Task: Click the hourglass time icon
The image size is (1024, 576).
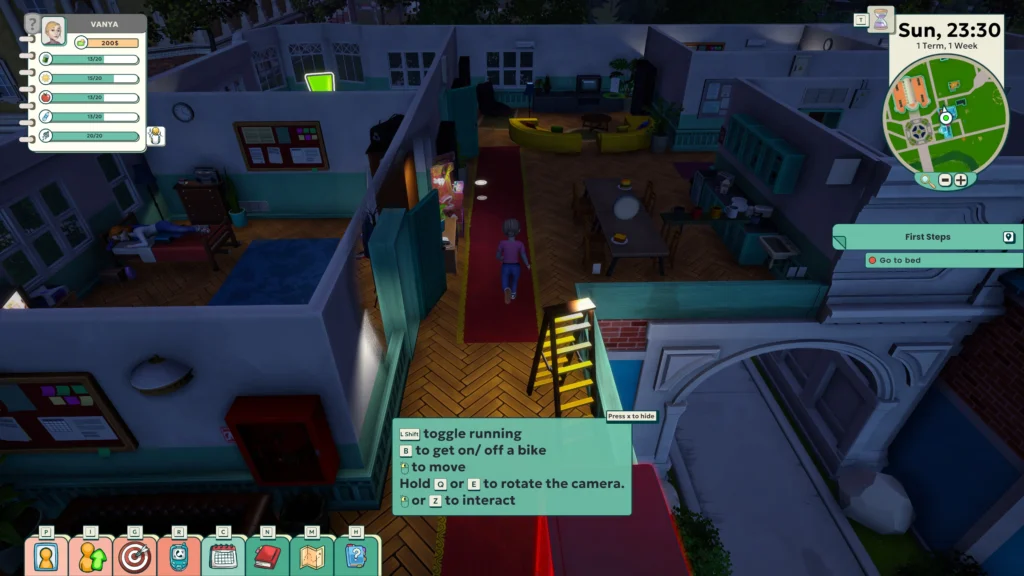Action: 880,20
